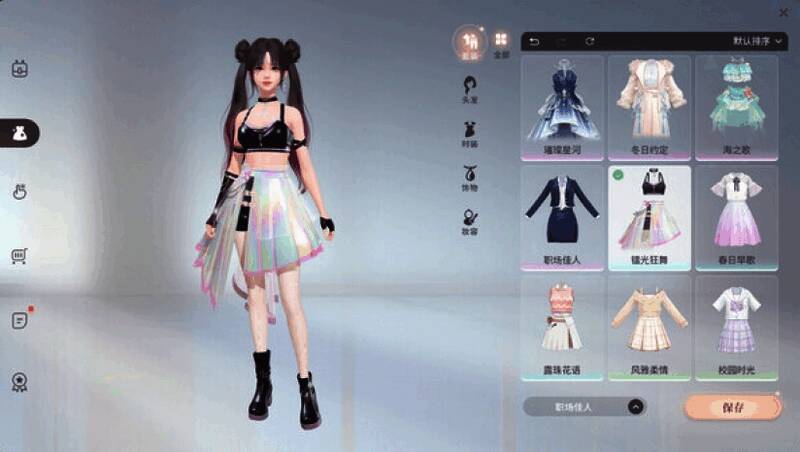Image resolution: width=800 pixels, height=452 pixels.
Task: Undo the last outfit change
Action: tap(534, 41)
